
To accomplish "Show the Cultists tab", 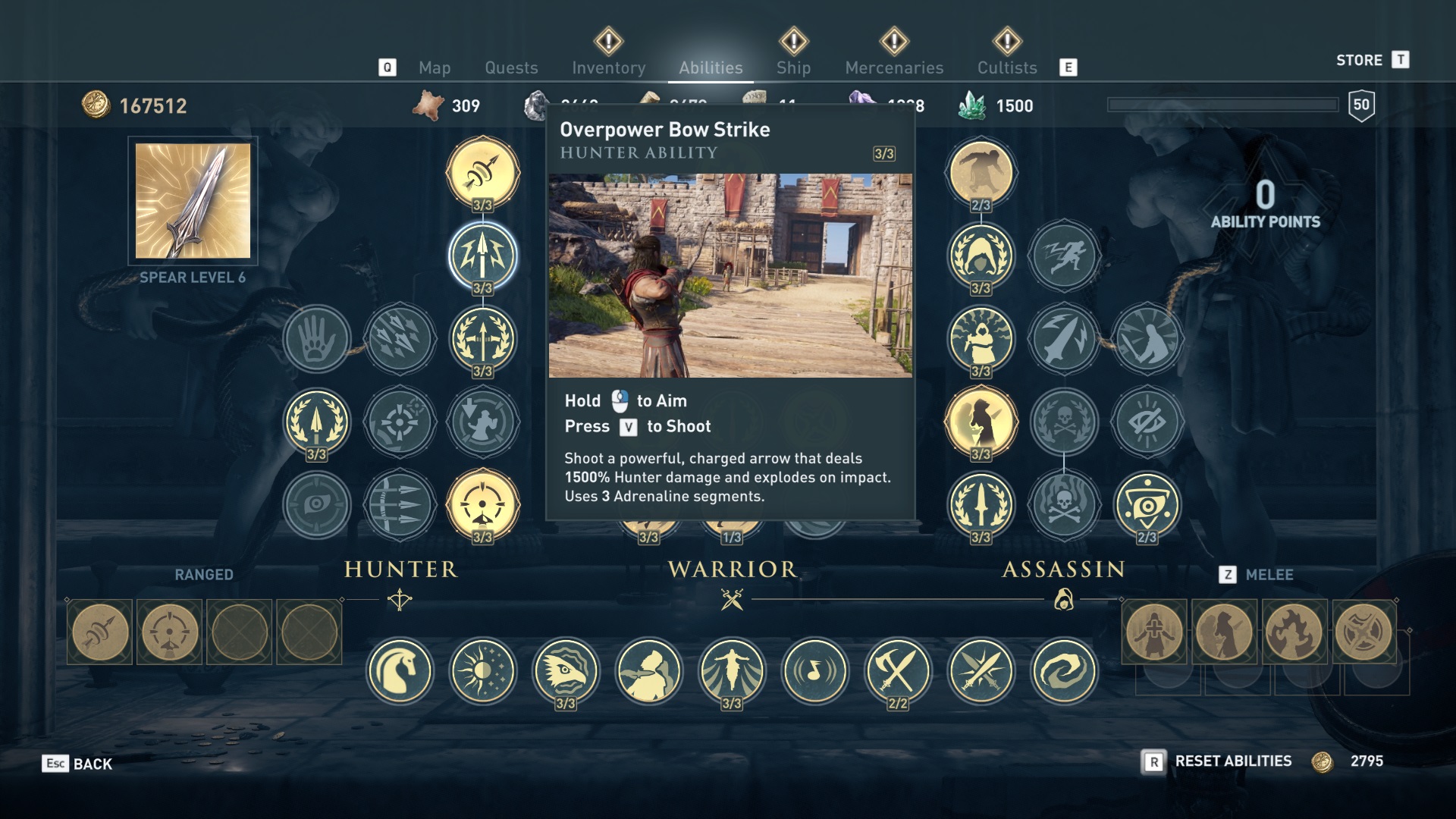I will click(1006, 67).
